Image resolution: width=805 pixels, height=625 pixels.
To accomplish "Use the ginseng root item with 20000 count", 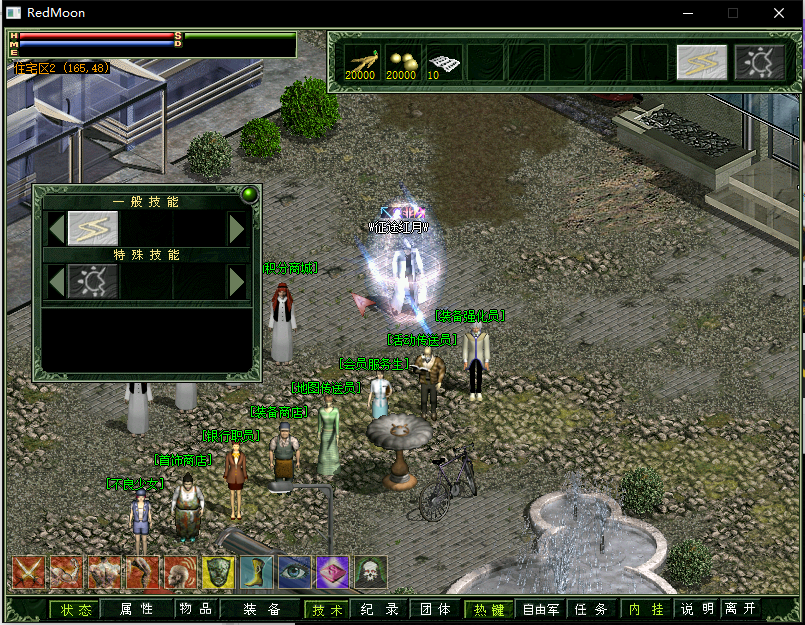I will pyautogui.click(x=361, y=62).
